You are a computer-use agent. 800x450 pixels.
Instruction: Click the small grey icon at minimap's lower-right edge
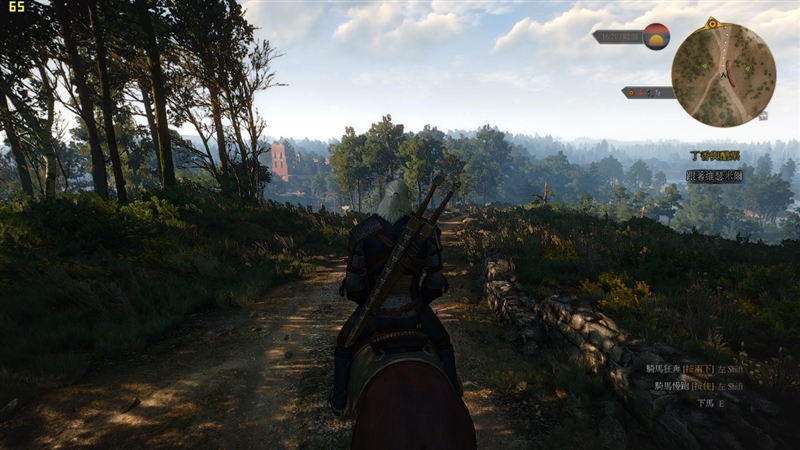(763, 116)
